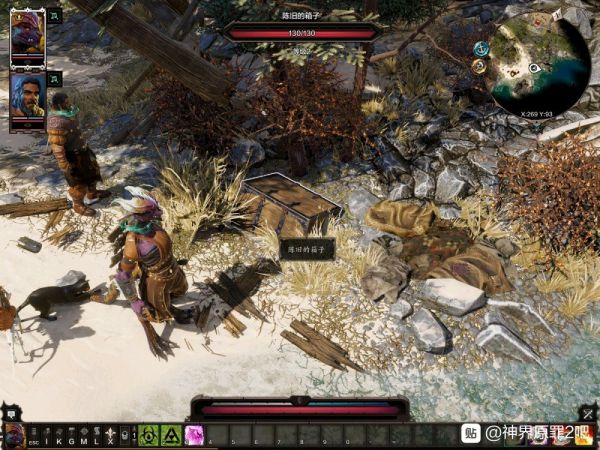Open the skills menu K button
The height and width of the screenshot is (450, 600).
[58, 435]
